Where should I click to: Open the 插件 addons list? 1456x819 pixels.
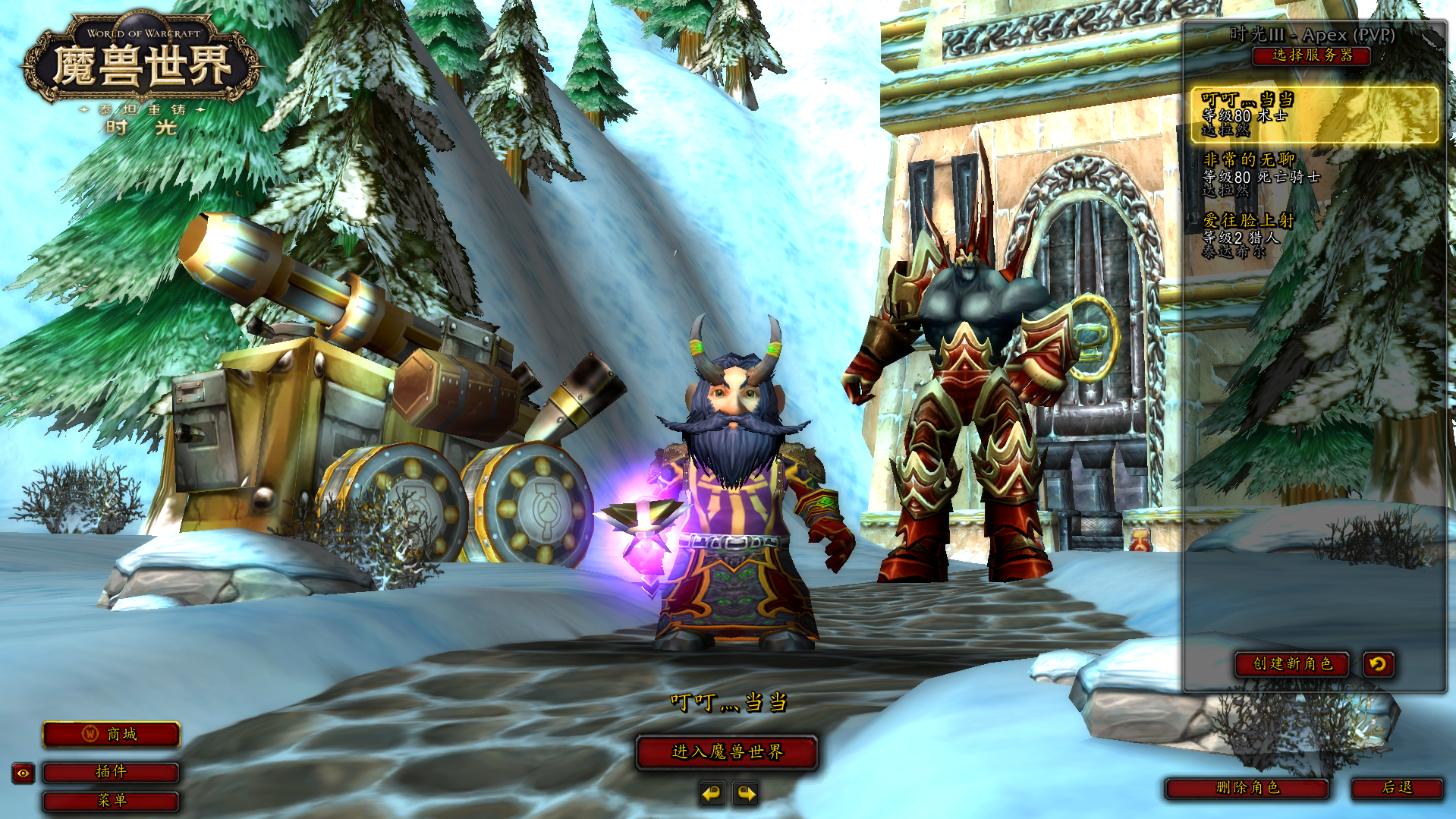click(x=111, y=772)
